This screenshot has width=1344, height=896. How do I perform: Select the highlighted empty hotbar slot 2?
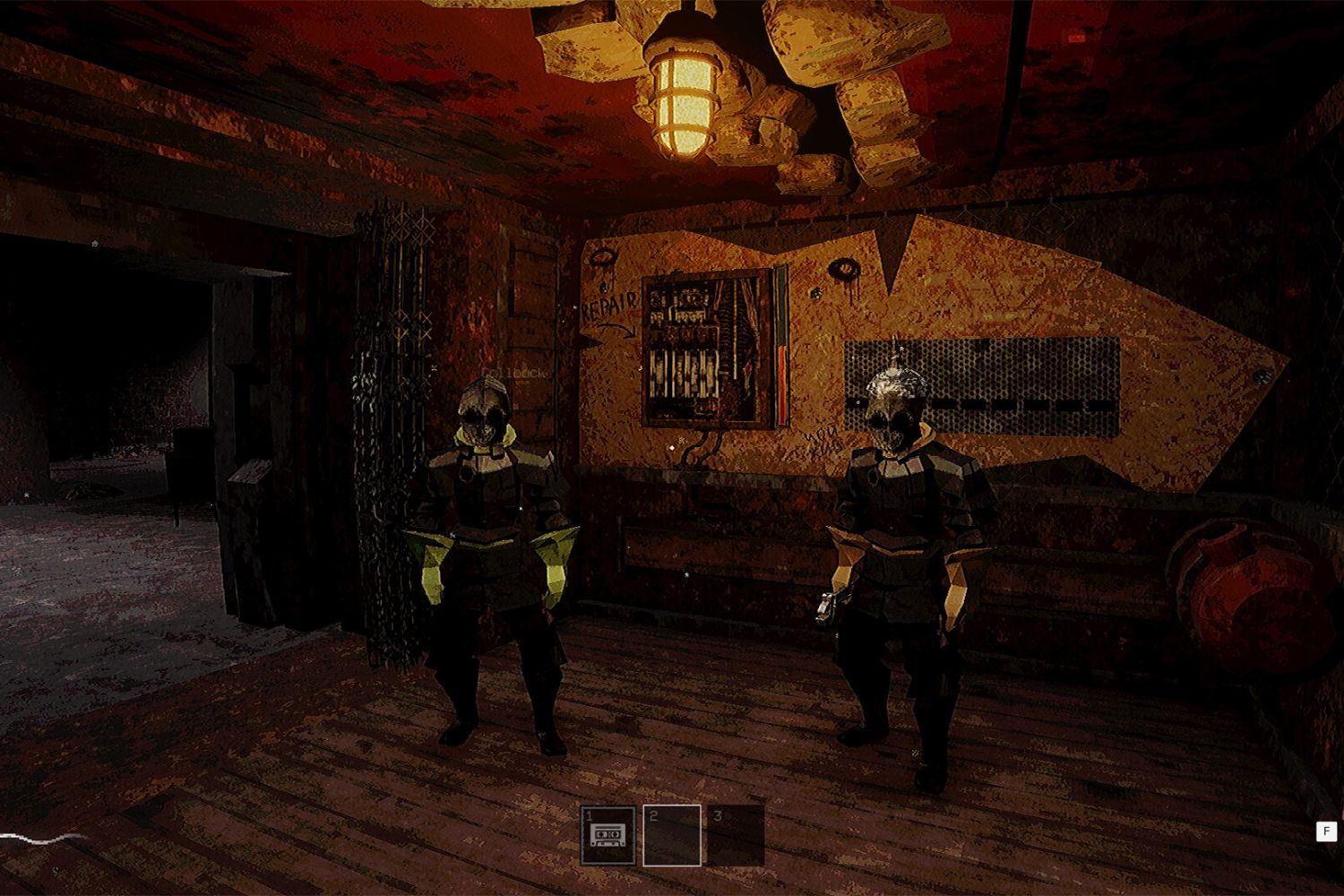tap(672, 836)
